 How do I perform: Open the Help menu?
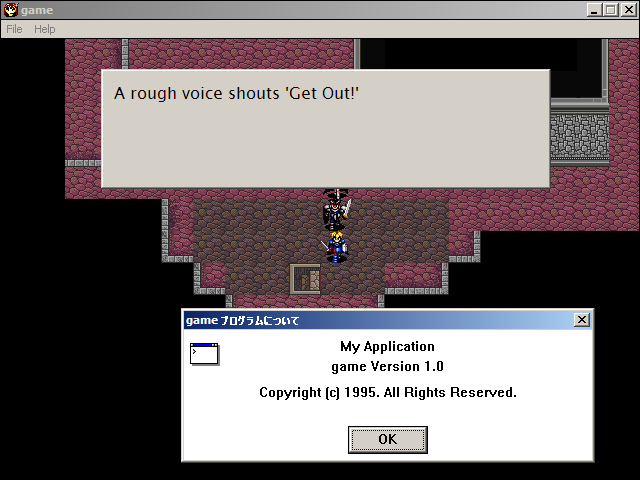[45, 29]
